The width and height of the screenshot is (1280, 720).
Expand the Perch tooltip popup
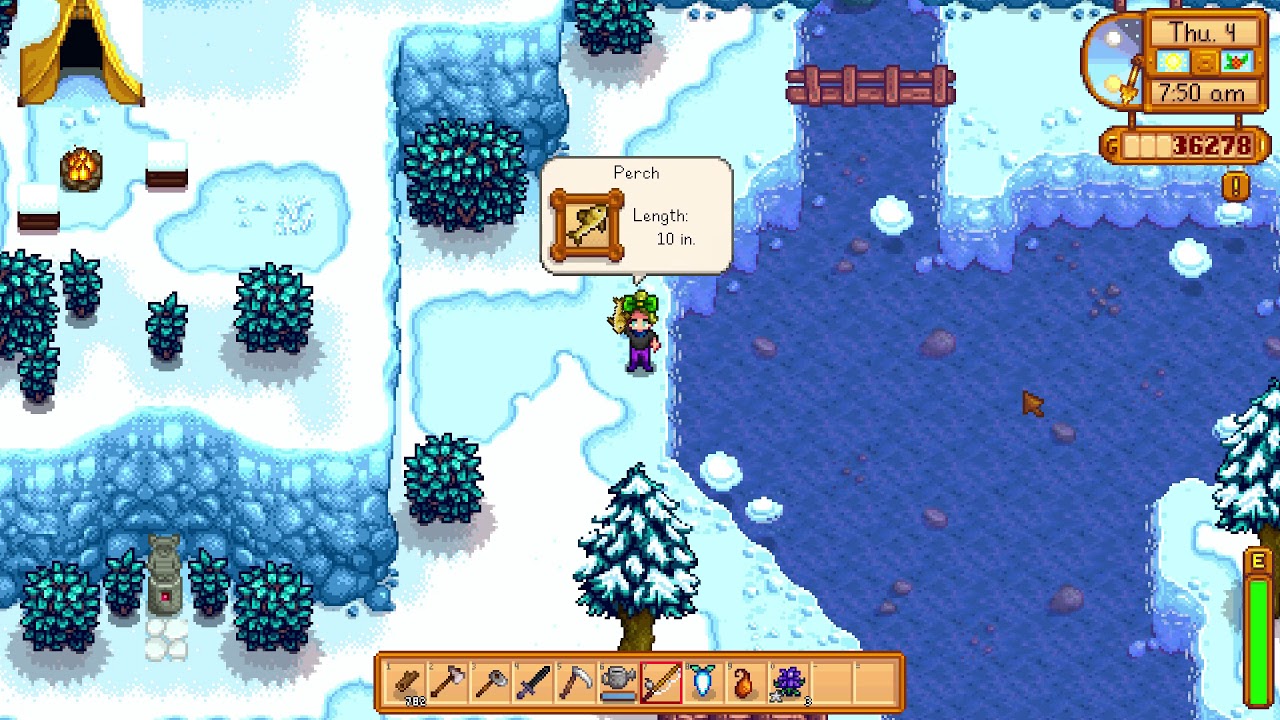click(x=637, y=214)
